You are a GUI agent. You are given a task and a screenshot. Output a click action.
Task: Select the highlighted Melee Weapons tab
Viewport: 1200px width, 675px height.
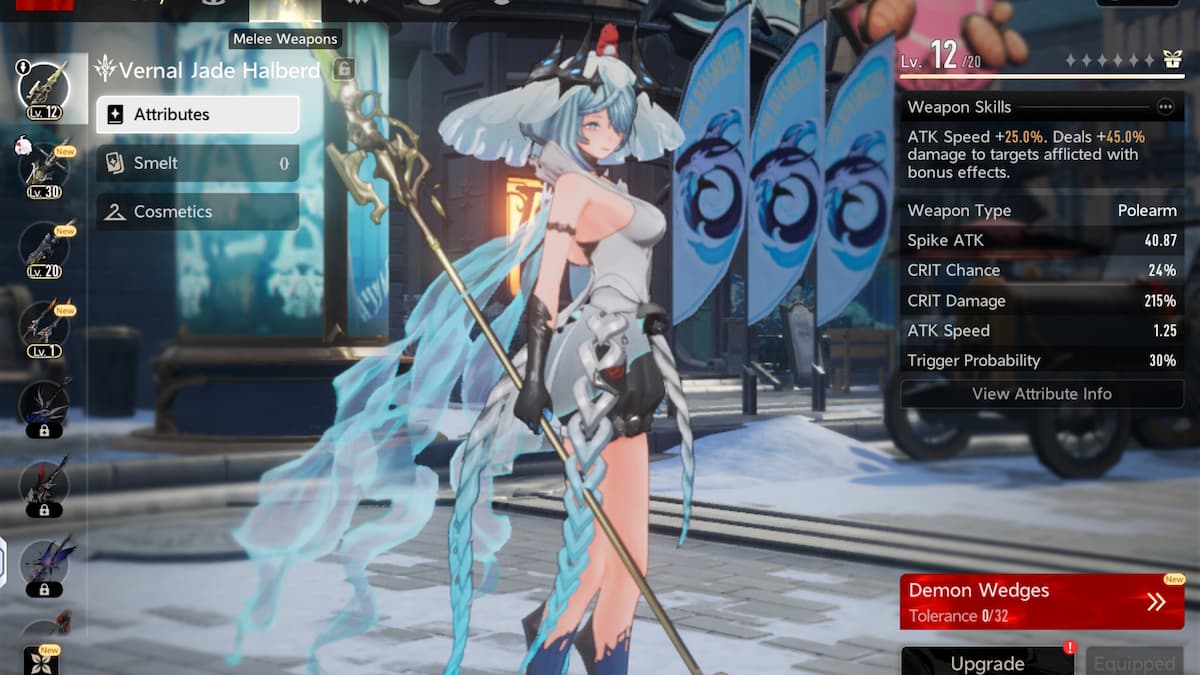coord(285,12)
